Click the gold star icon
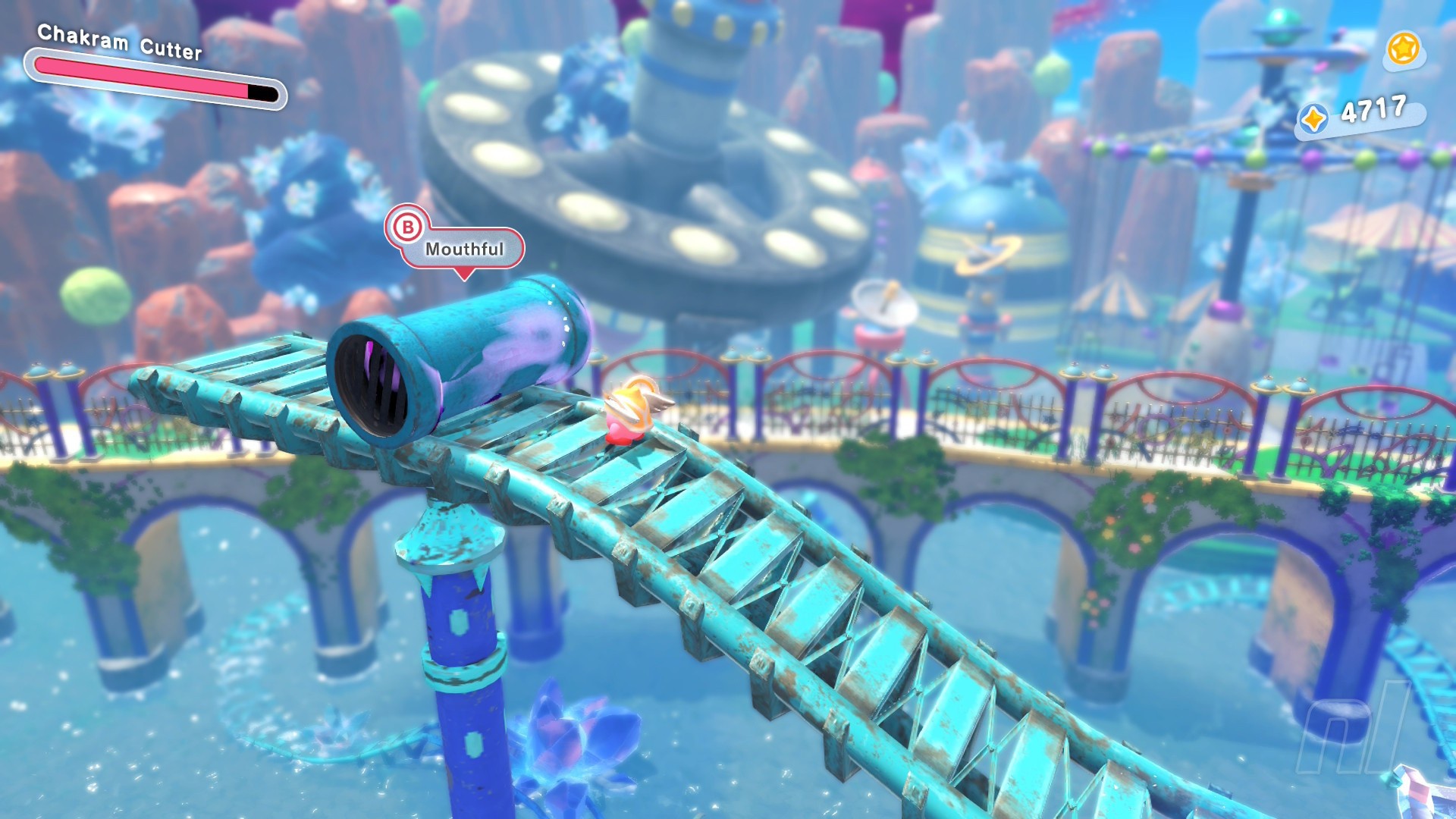Viewport: 1456px width, 819px height. (1403, 49)
